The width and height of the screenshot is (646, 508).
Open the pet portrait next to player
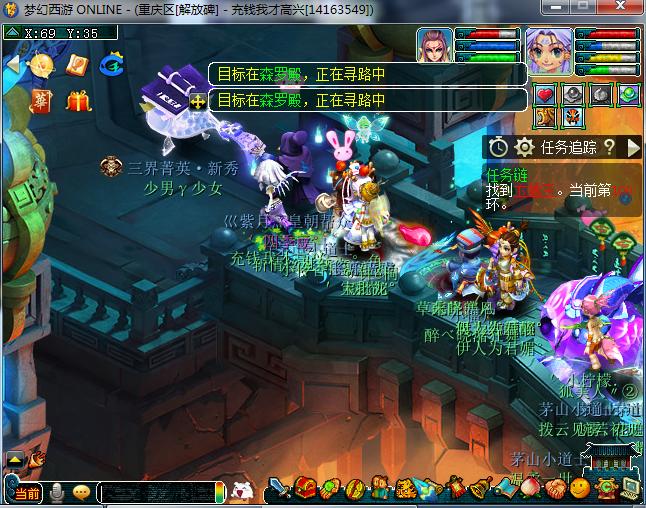(435, 49)
